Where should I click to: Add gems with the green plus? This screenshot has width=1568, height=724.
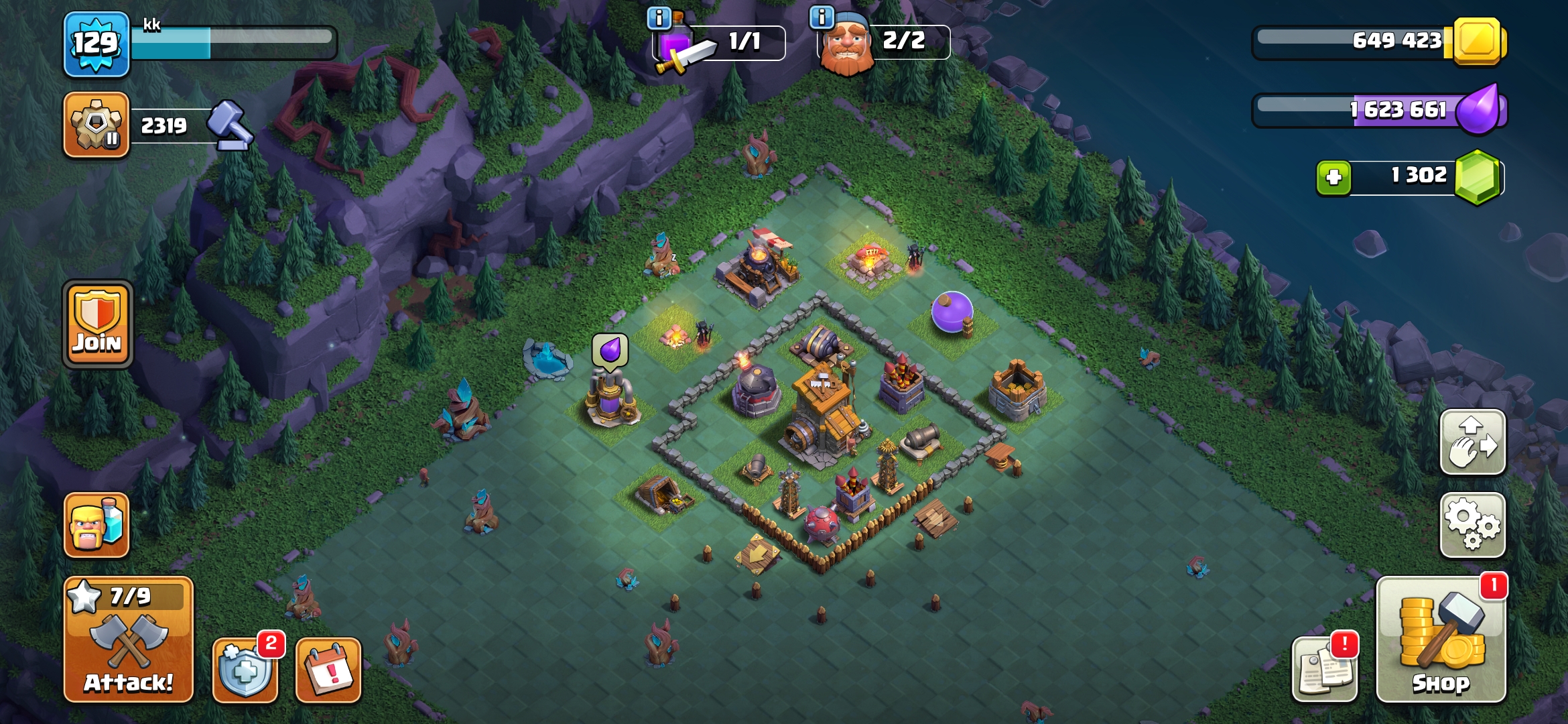coord(1333,178)
